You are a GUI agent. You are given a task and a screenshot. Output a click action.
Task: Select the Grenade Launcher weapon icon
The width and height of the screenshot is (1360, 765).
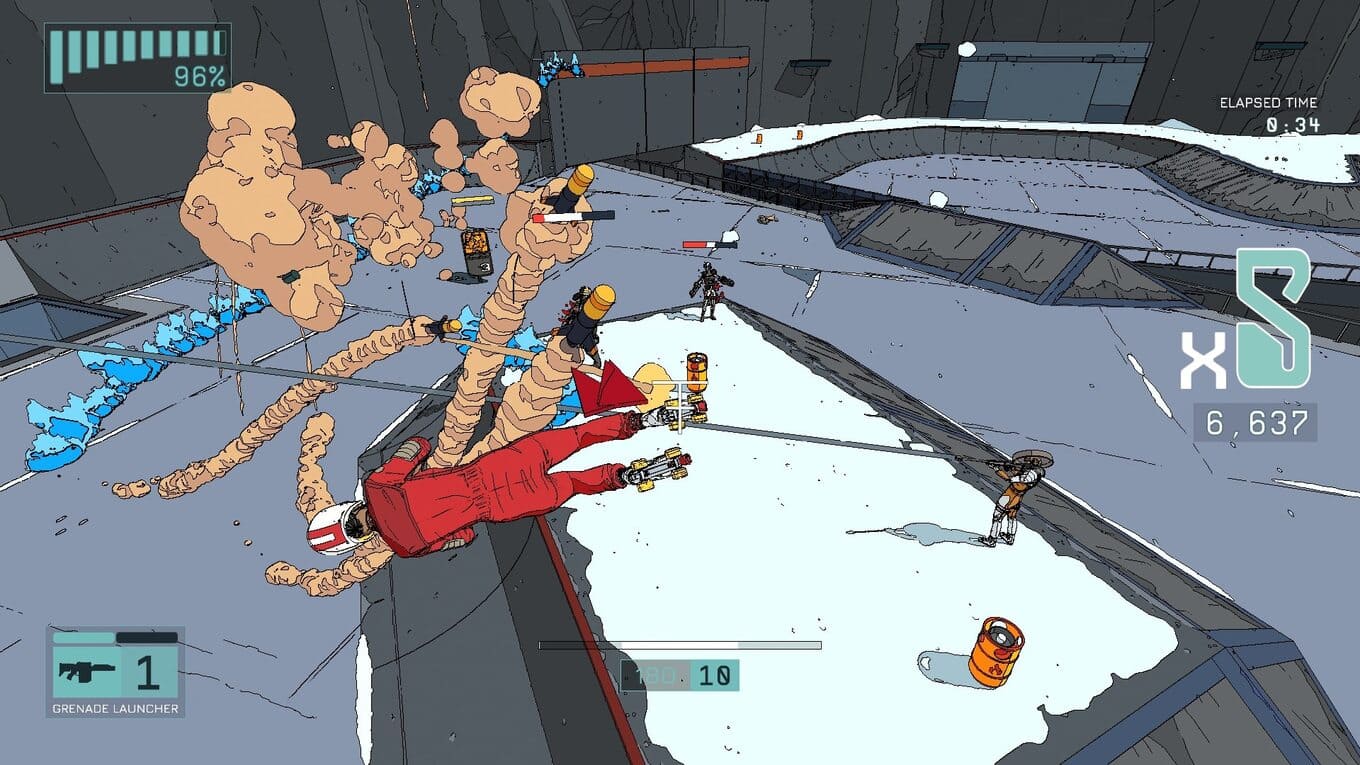click(87, 671)
